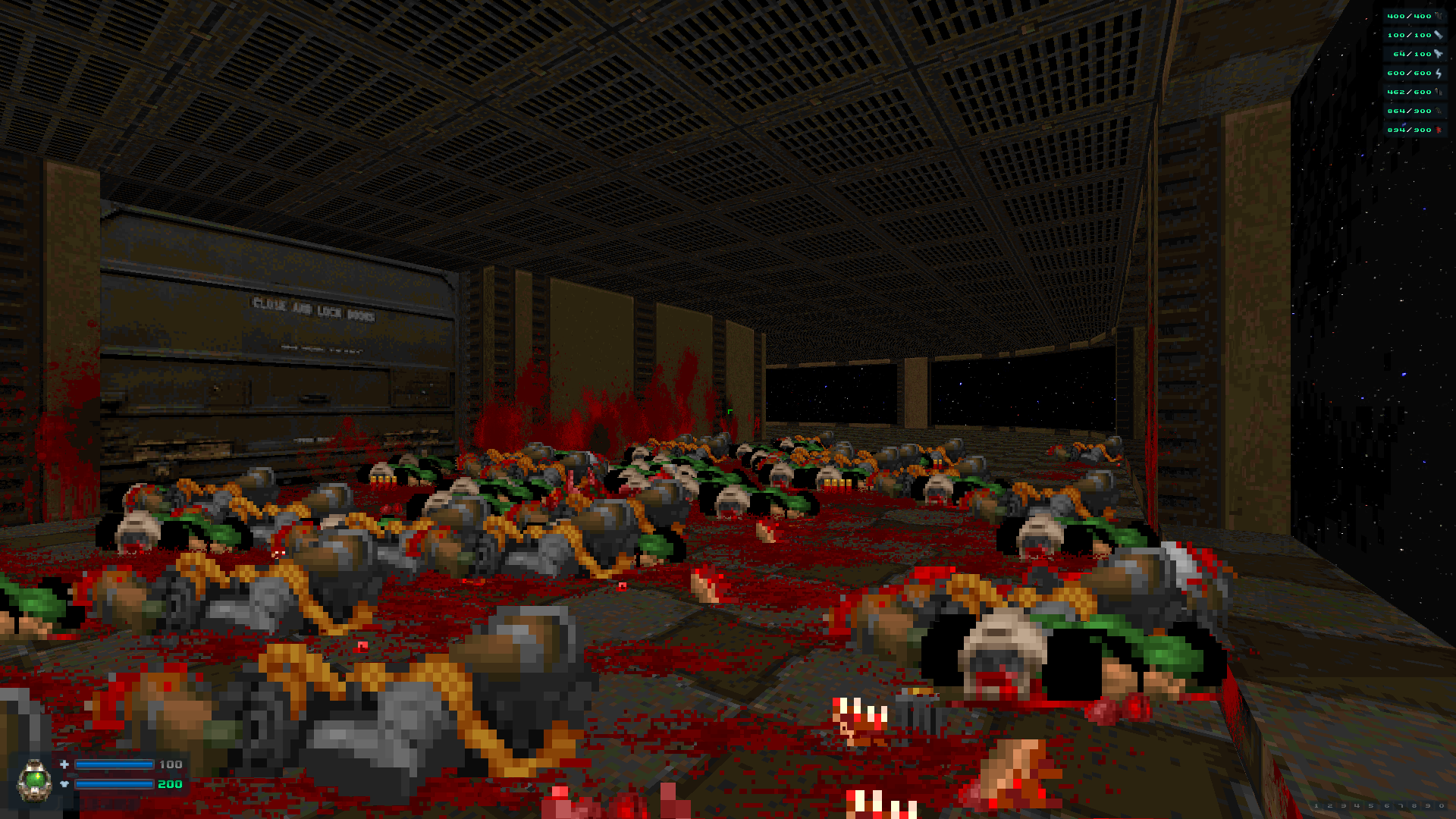The image size is (1456, 819).
Task: Click the red coil ammo icon
Action: [1438, 130]
